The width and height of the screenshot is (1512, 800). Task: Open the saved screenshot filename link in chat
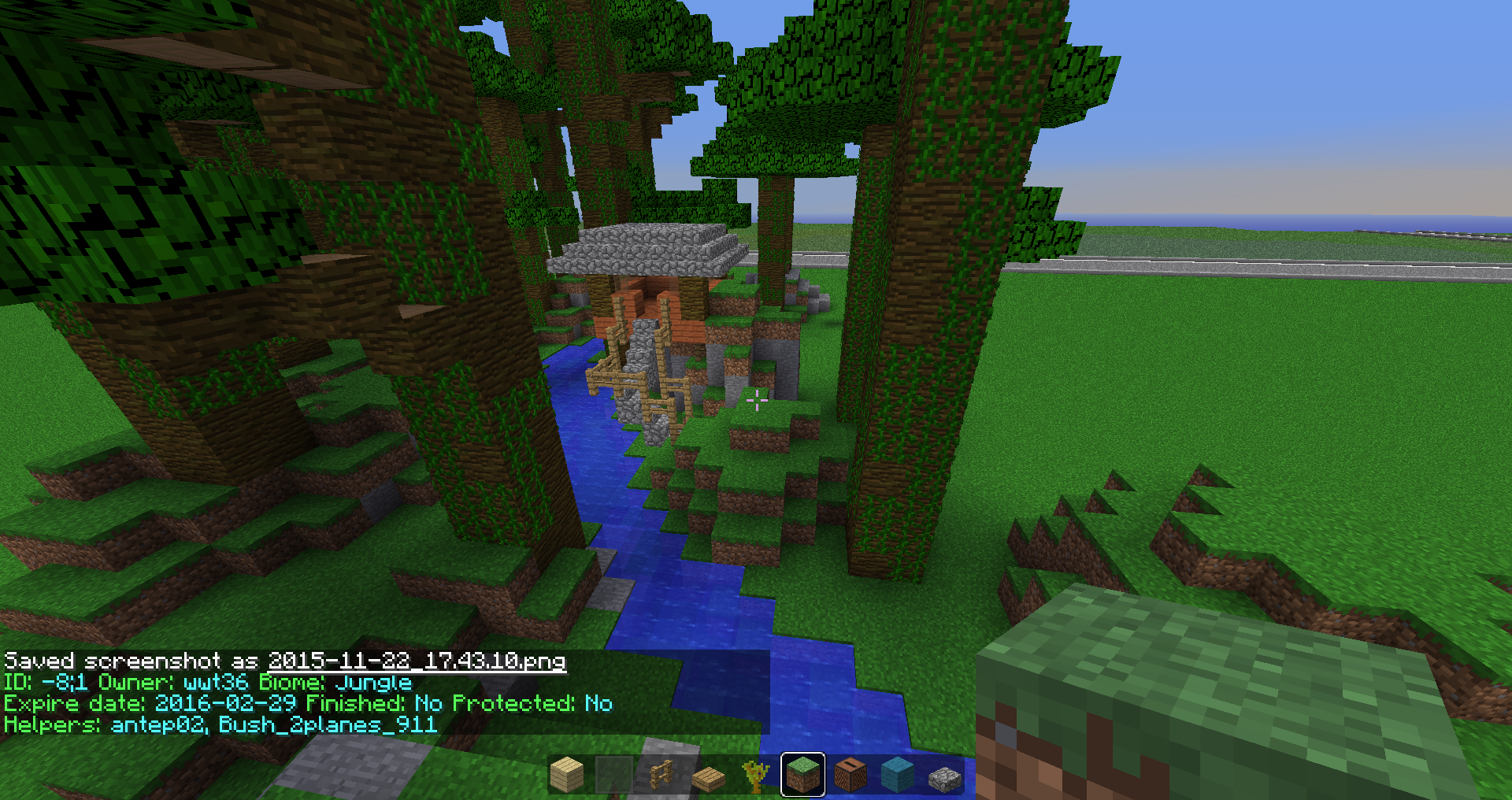point(417,661)
